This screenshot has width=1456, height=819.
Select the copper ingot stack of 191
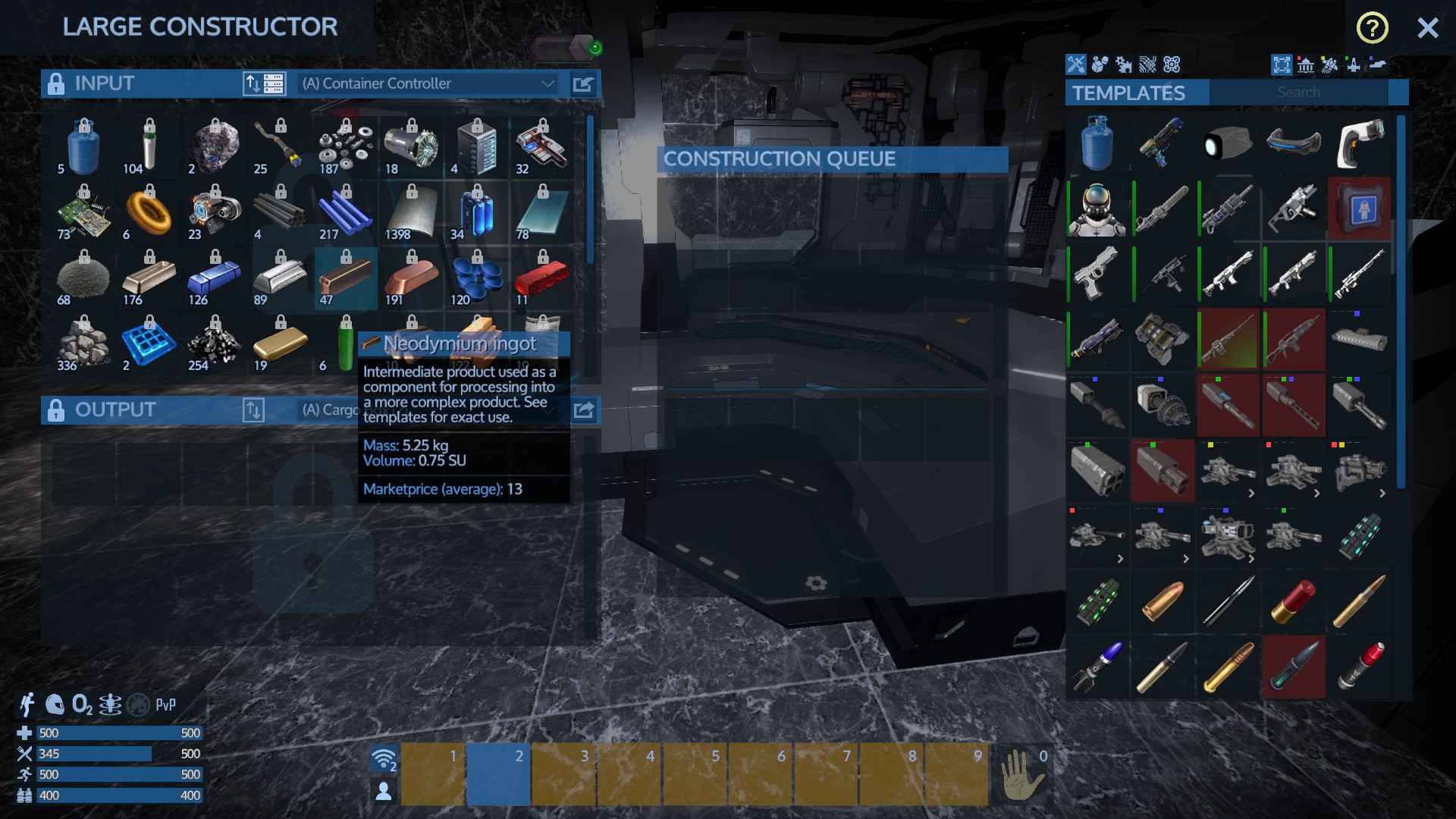click(x=410, y=278)
